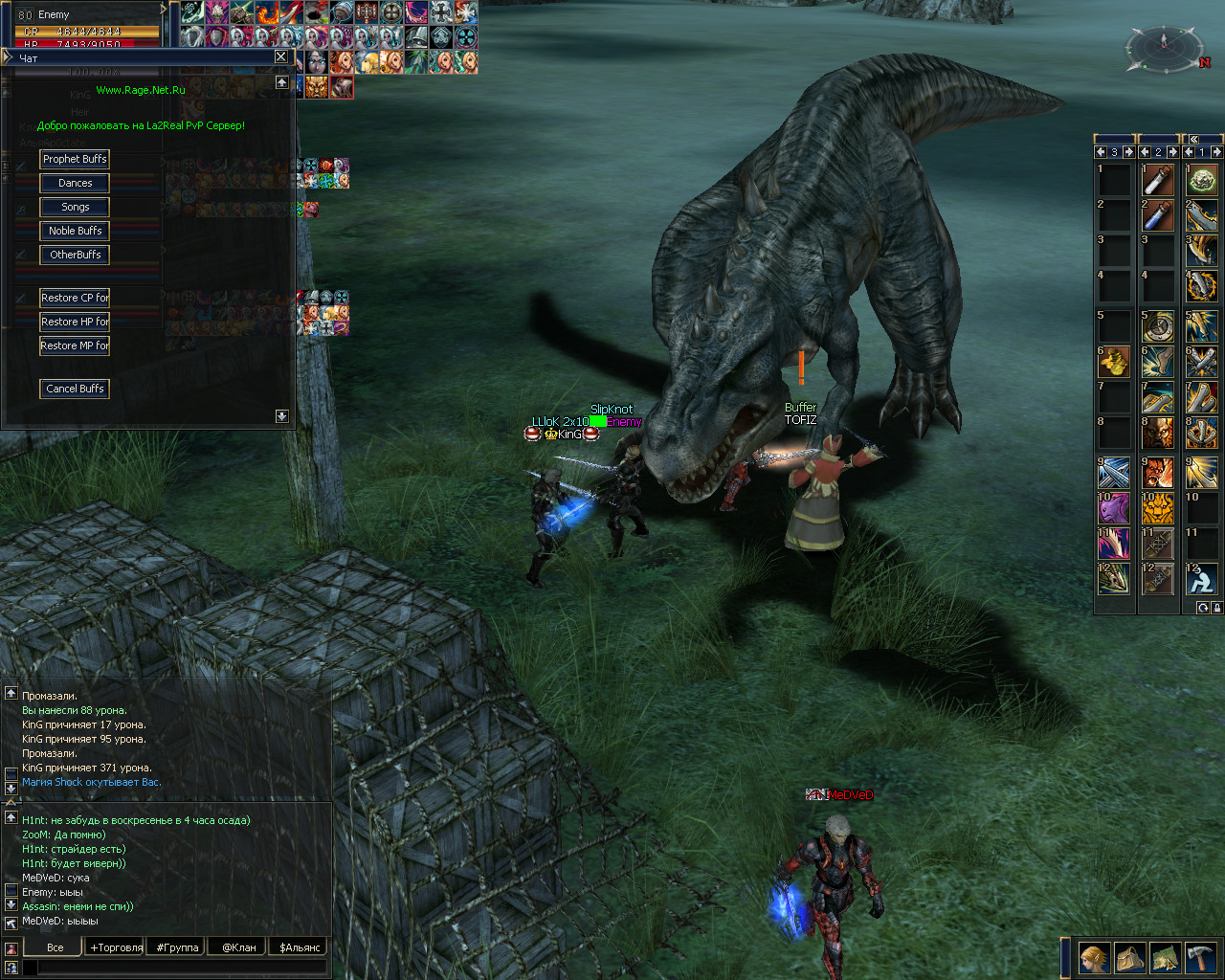Open the map icon in the menu bar
This screenshot has width=1225, height=980.
pos(1165,957)
